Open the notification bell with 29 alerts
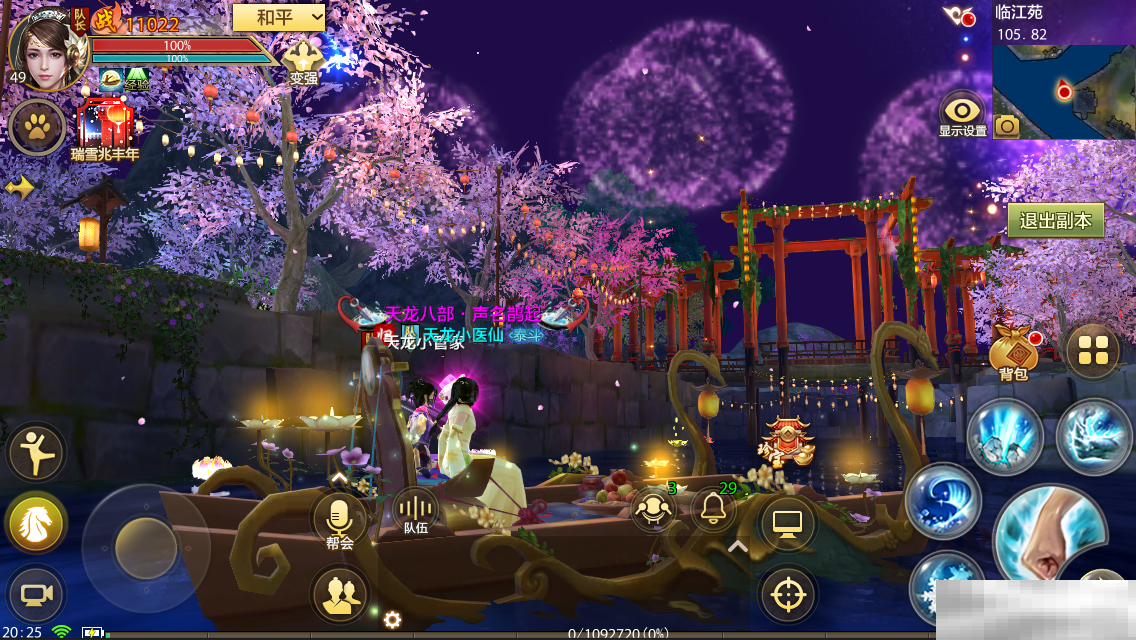 (x=713, y=510)
